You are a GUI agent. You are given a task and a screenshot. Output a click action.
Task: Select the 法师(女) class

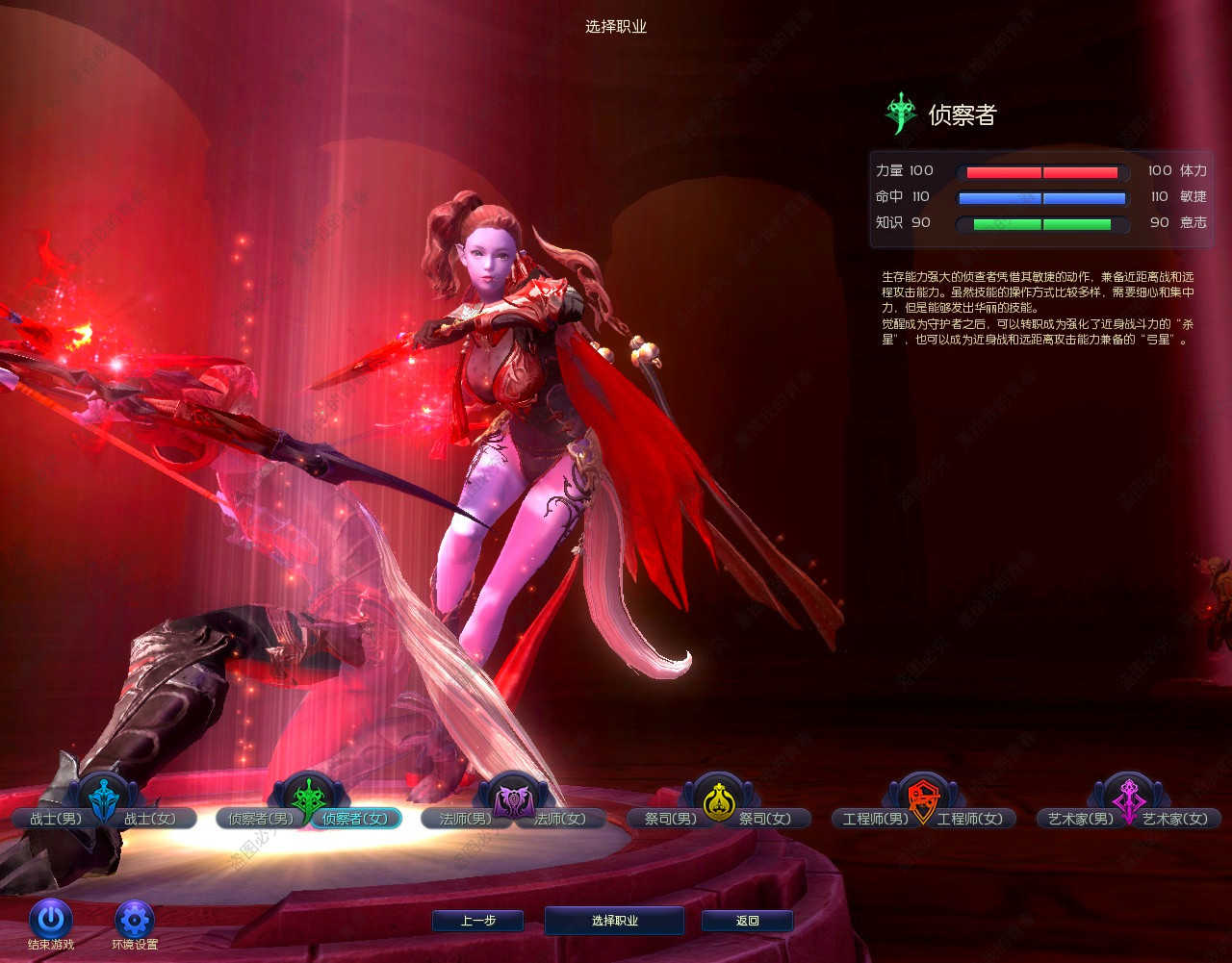coord(560,819)
